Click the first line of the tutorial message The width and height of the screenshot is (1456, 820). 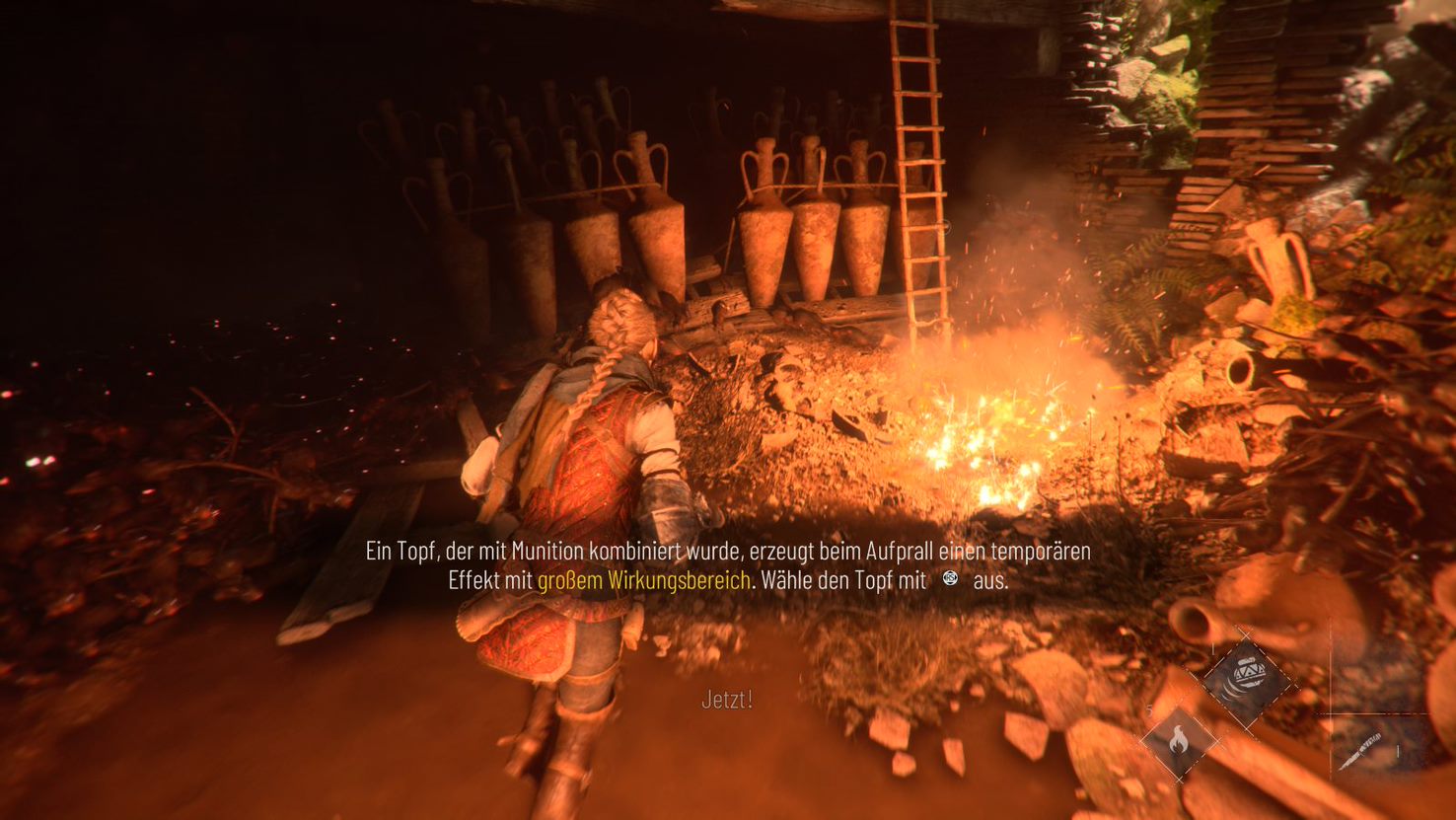point(727,554)
